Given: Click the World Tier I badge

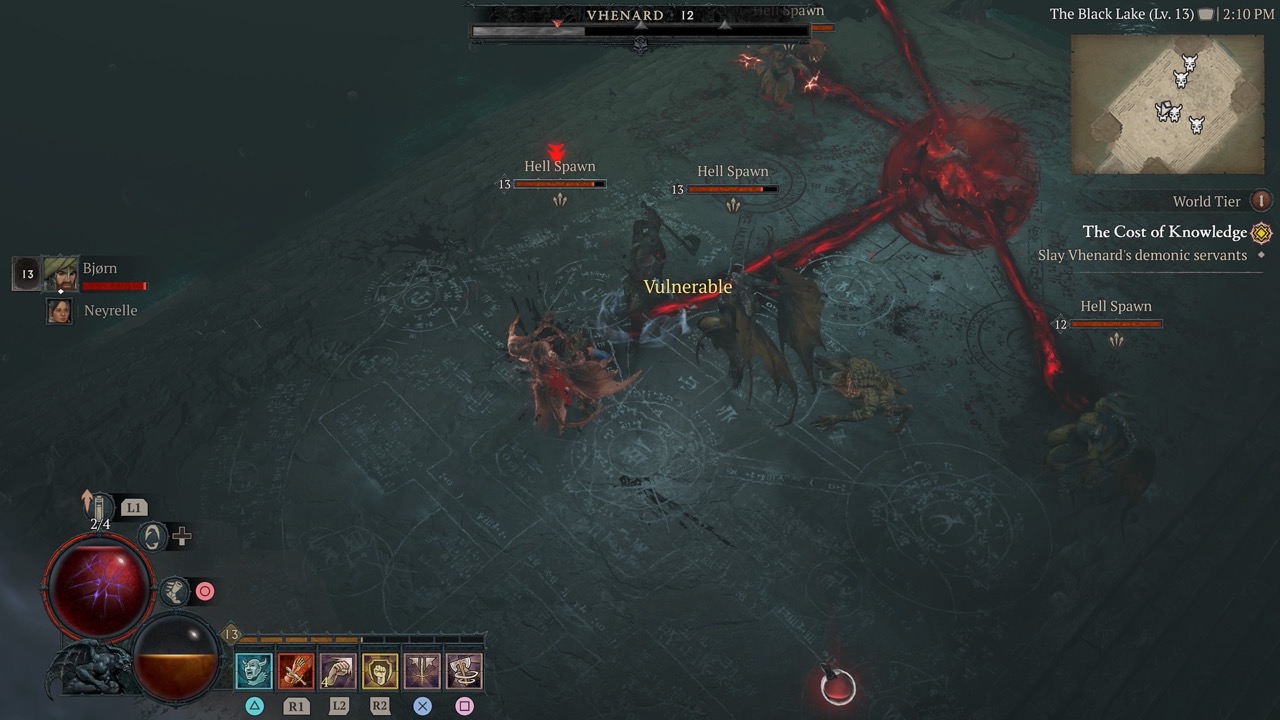Looking at the screenshot, I should tap(1261, 201).
